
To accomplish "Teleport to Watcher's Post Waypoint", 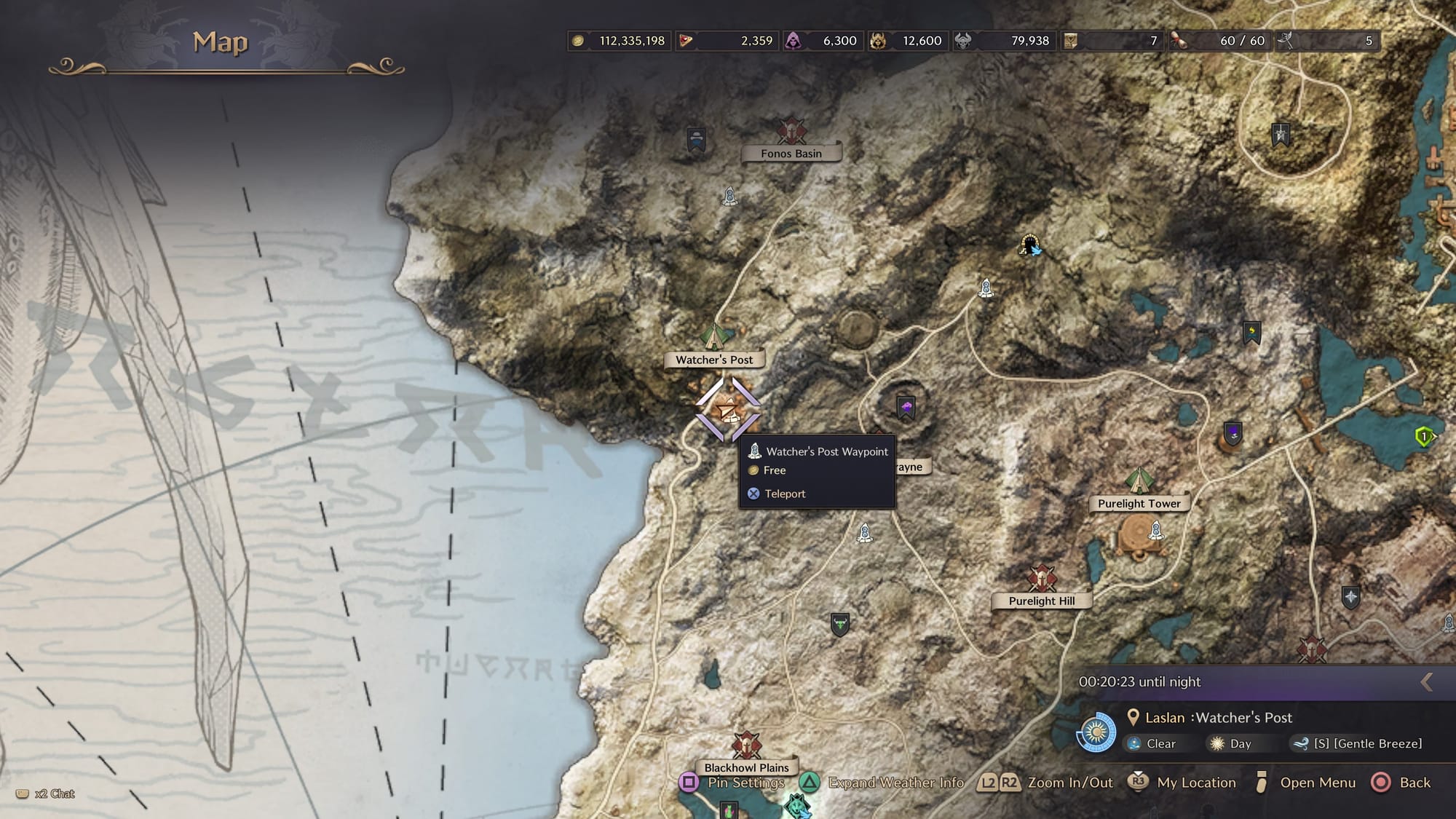I will (784, 494).
